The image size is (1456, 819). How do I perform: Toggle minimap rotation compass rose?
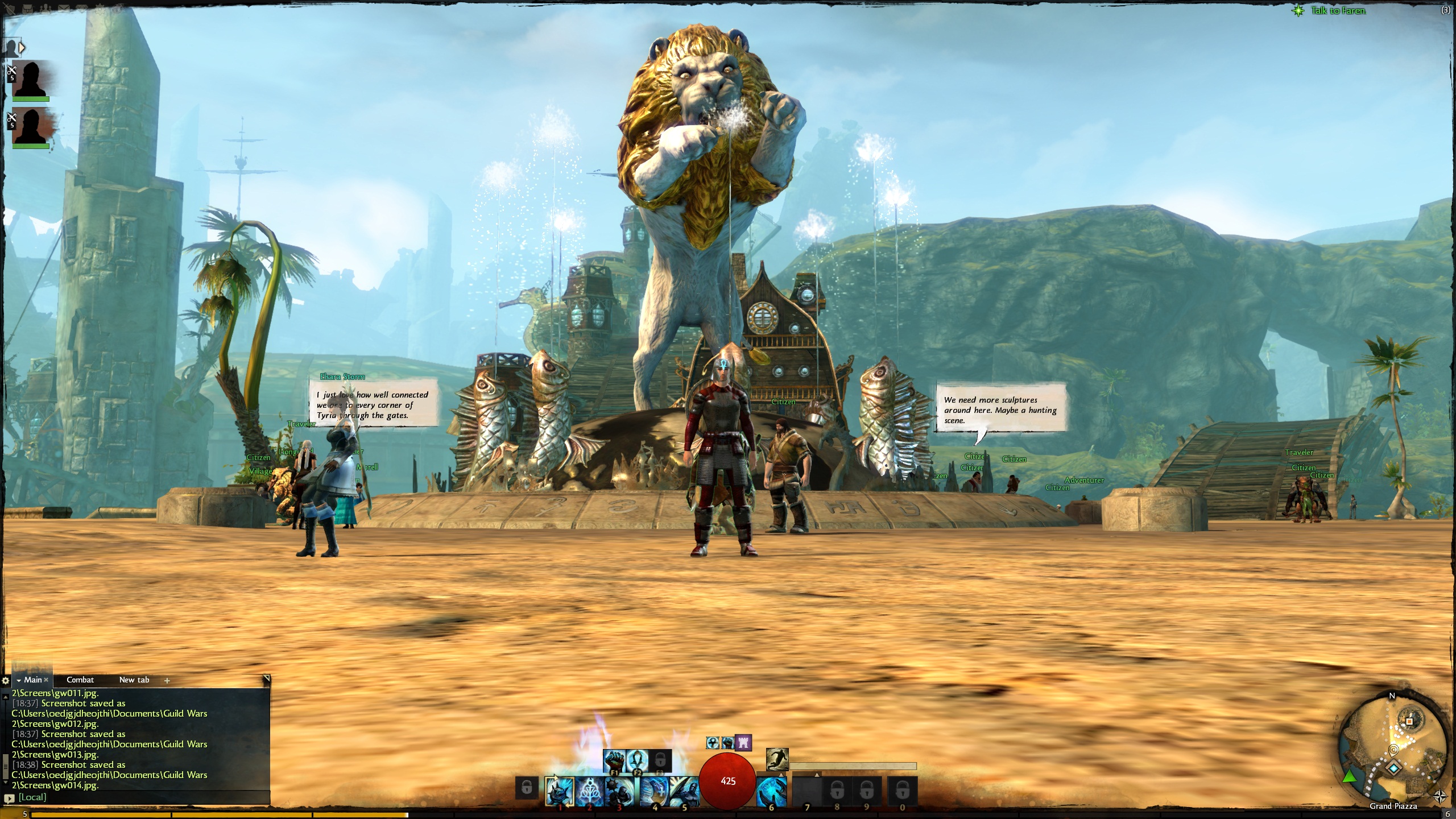pos(1440,796)
